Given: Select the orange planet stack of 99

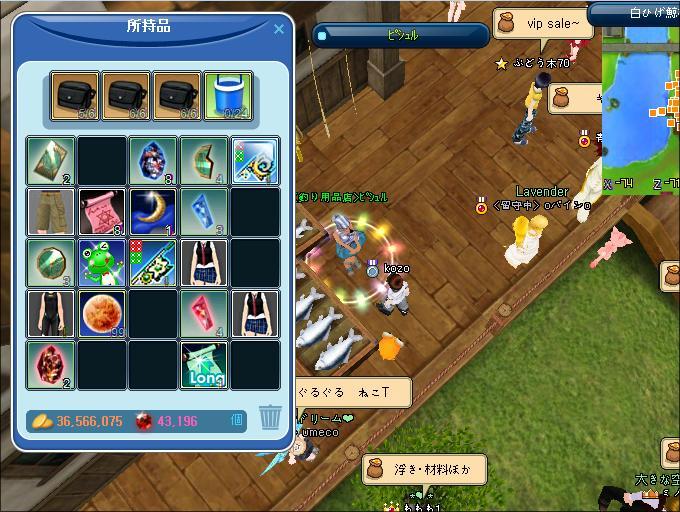Looking at the screenshot, I should pyautogui.click(x=101, y=314).
